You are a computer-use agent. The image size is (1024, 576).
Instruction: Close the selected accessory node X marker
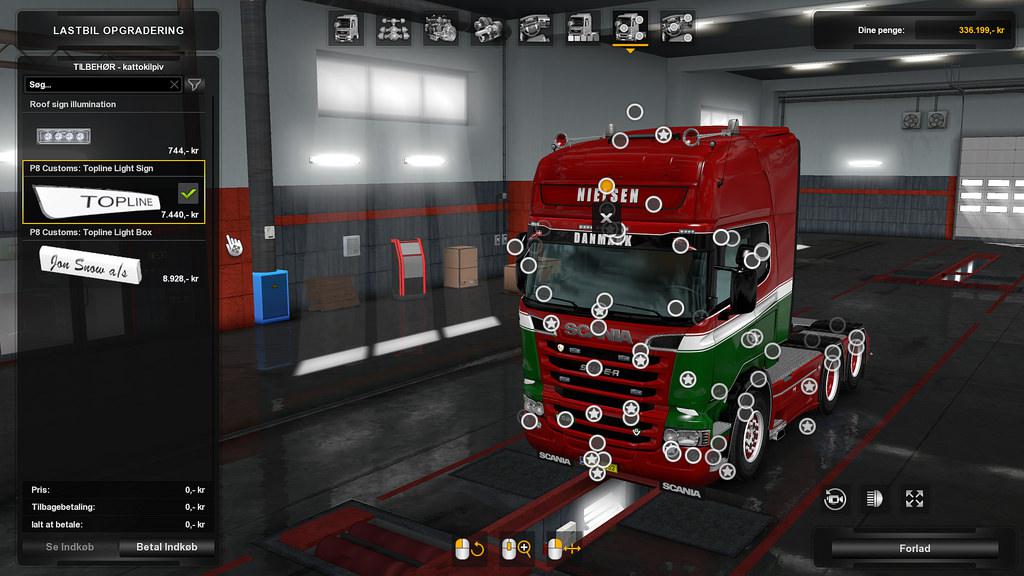tap(606, 217)
